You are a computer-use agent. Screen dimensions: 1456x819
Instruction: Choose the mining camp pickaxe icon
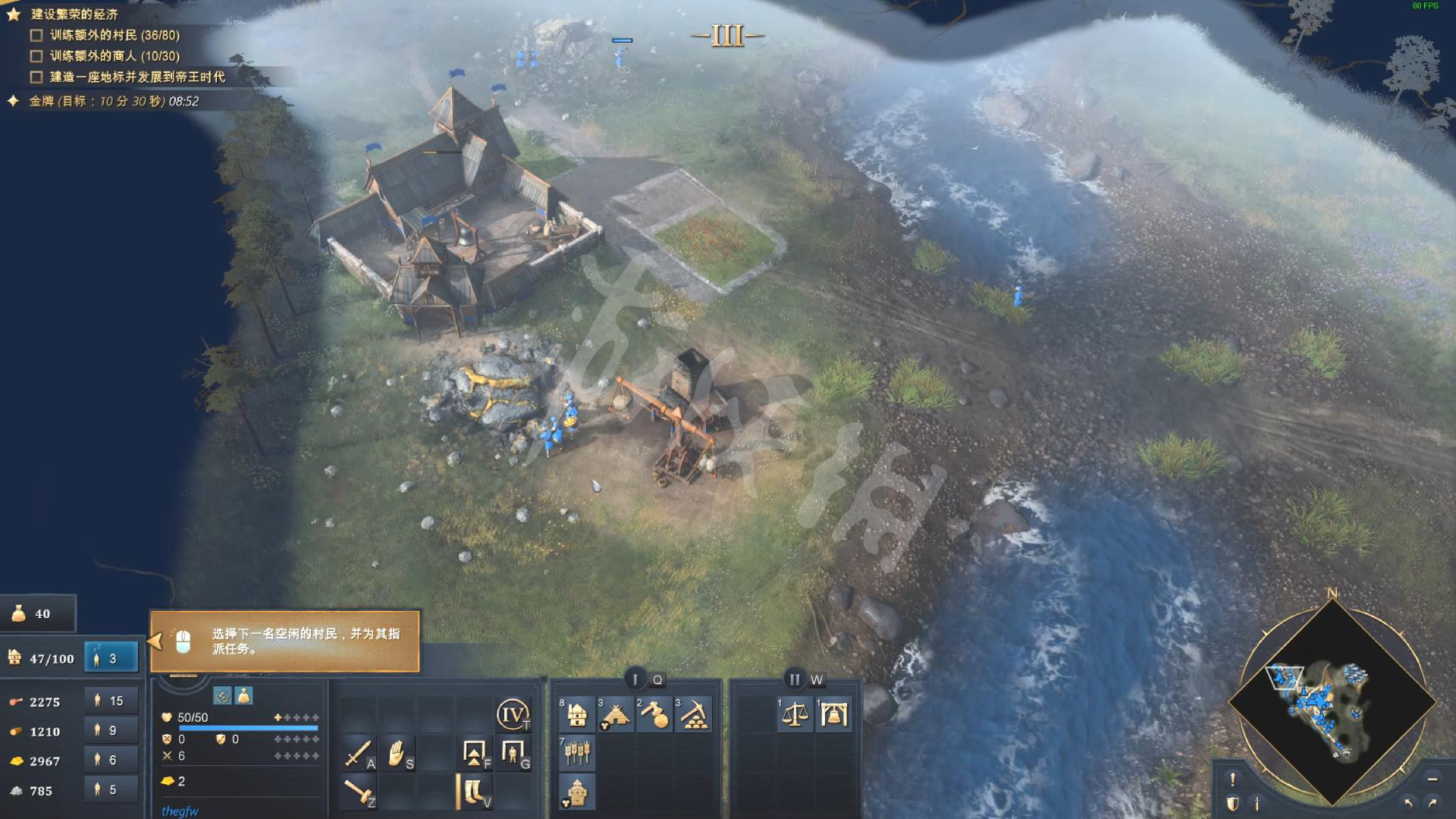pos(693,714)
